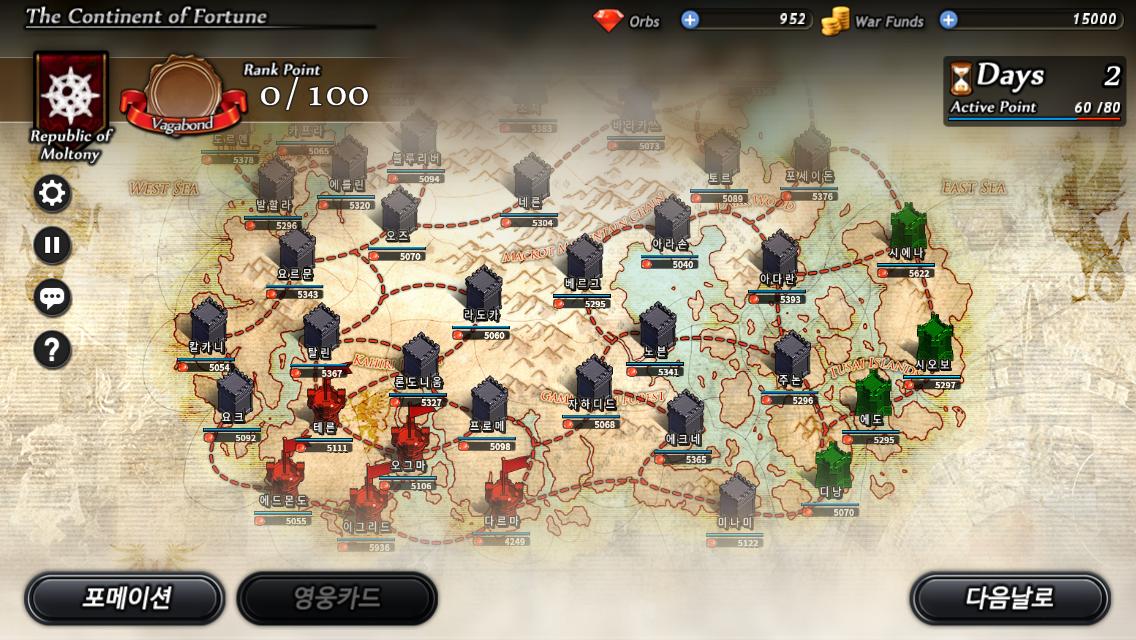Open the chat speech bubble icon
Image resolution: width=1136 pixels, height=640 pixels.
click(x=52, y=297)
